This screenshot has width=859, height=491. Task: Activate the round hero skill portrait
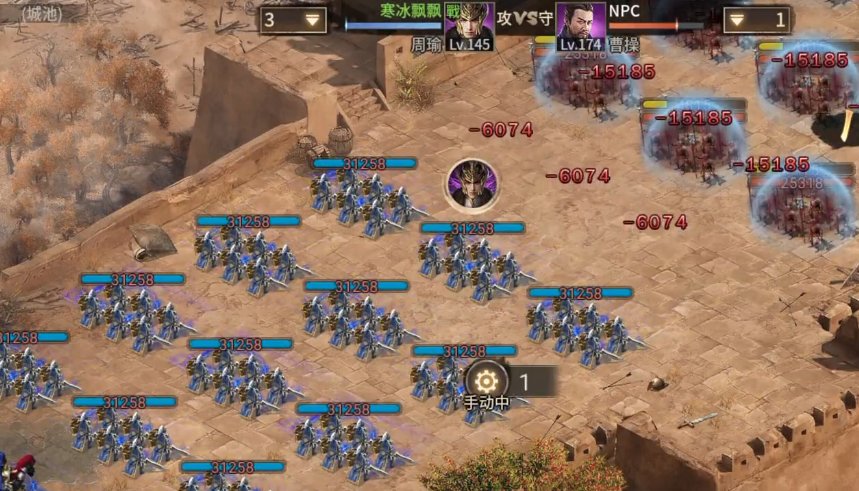(469, 184)
